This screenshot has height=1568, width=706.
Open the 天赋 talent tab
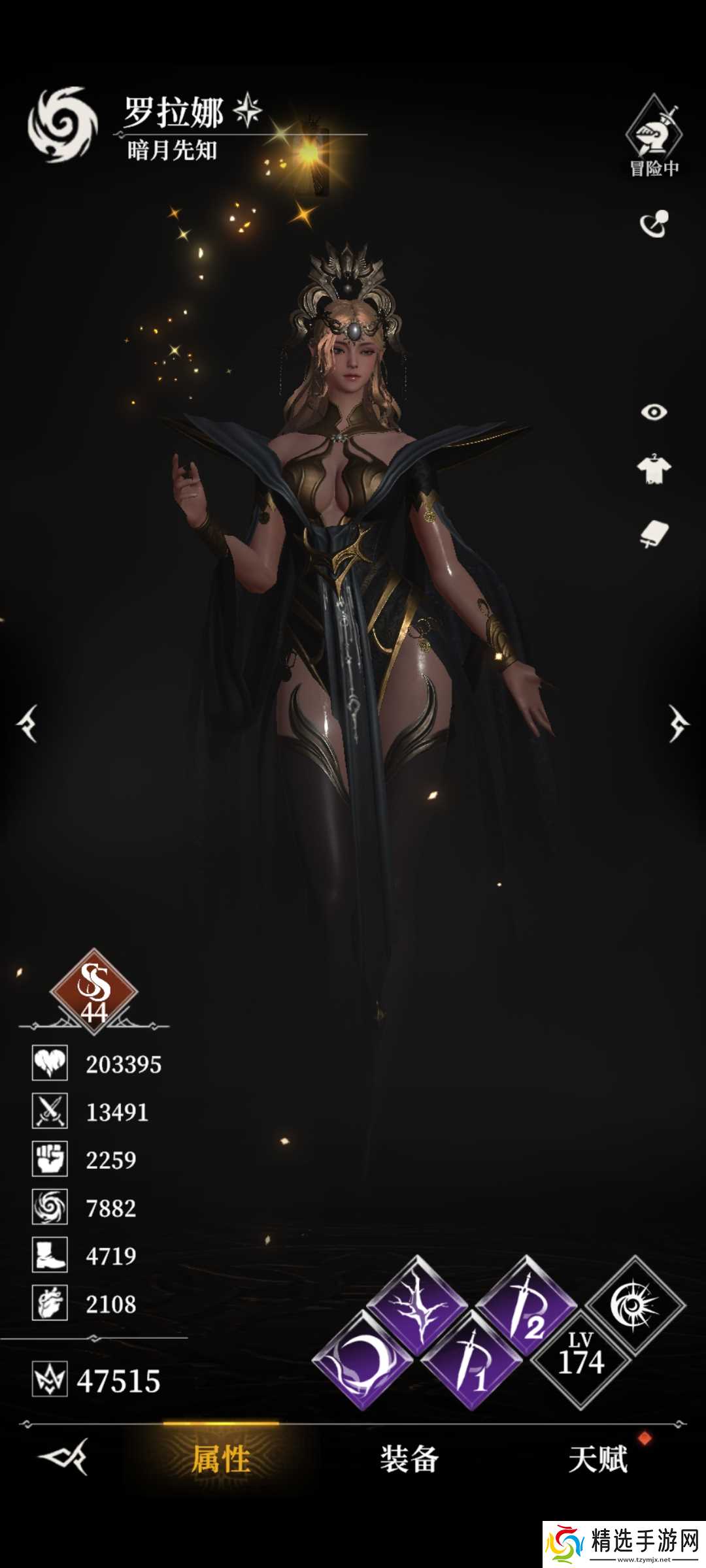pyautogui.click(x=597, y=1460)
